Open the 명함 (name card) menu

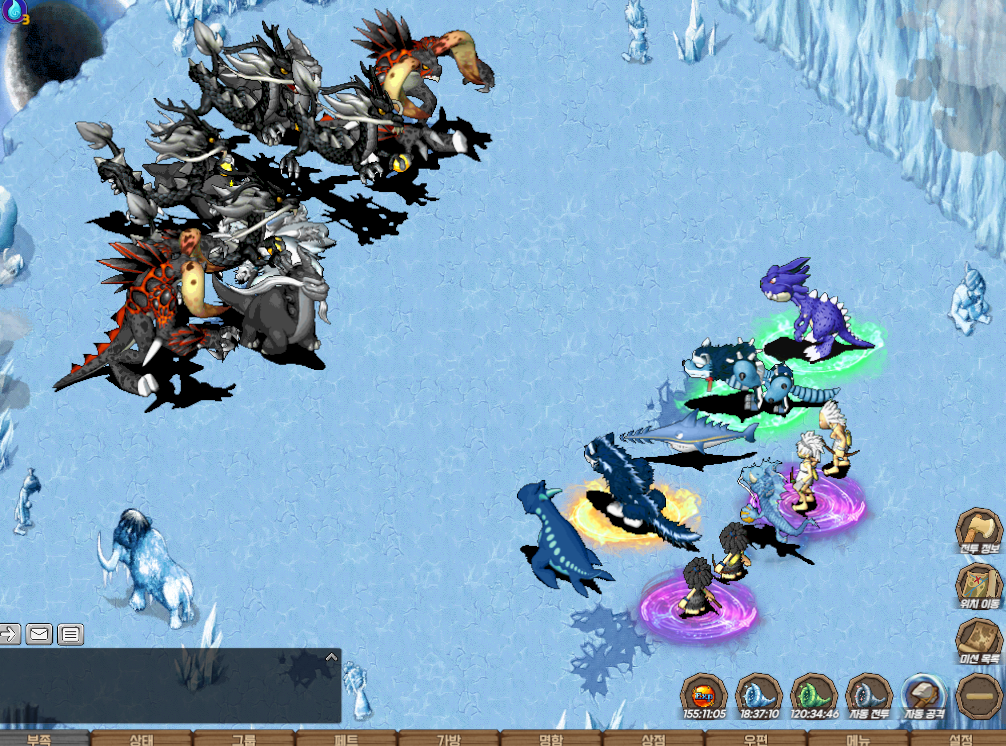click(550, 739)
